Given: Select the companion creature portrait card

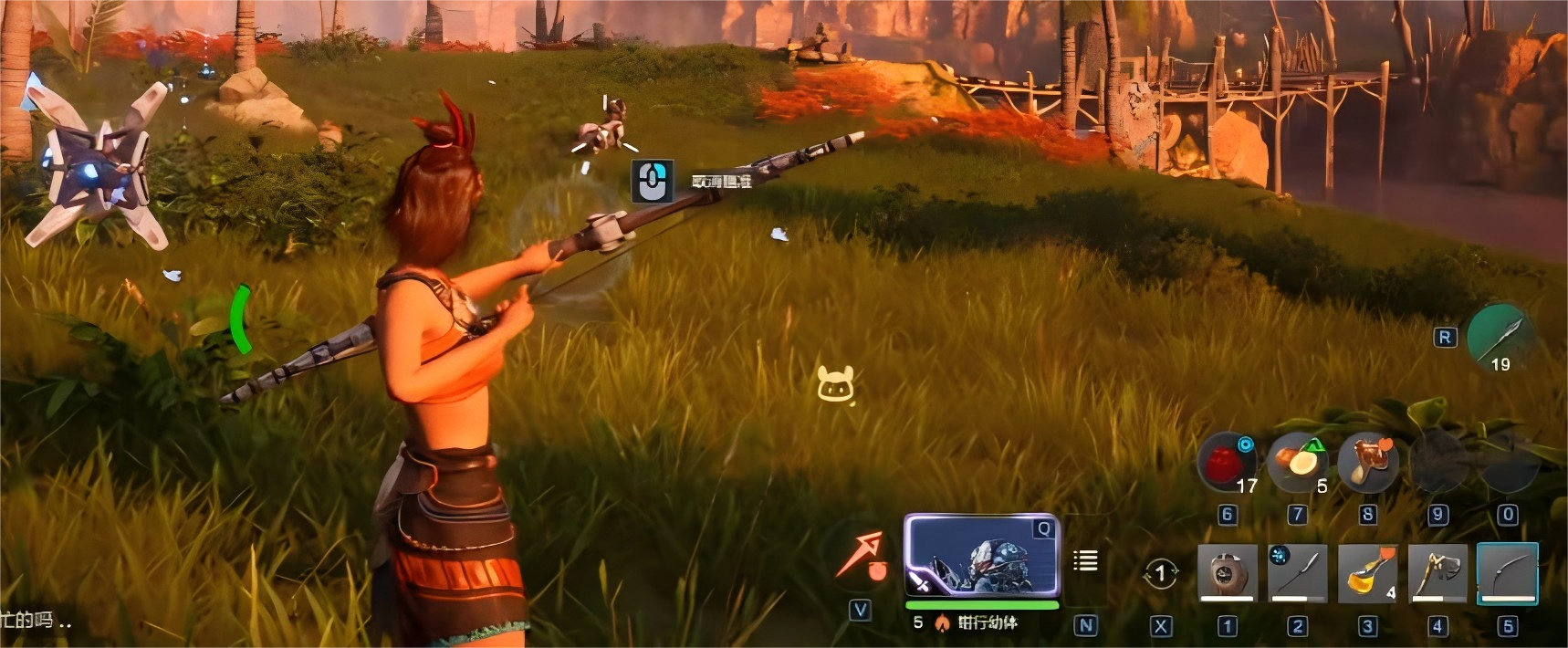Looking at the screenshot, I should point(981,557).
